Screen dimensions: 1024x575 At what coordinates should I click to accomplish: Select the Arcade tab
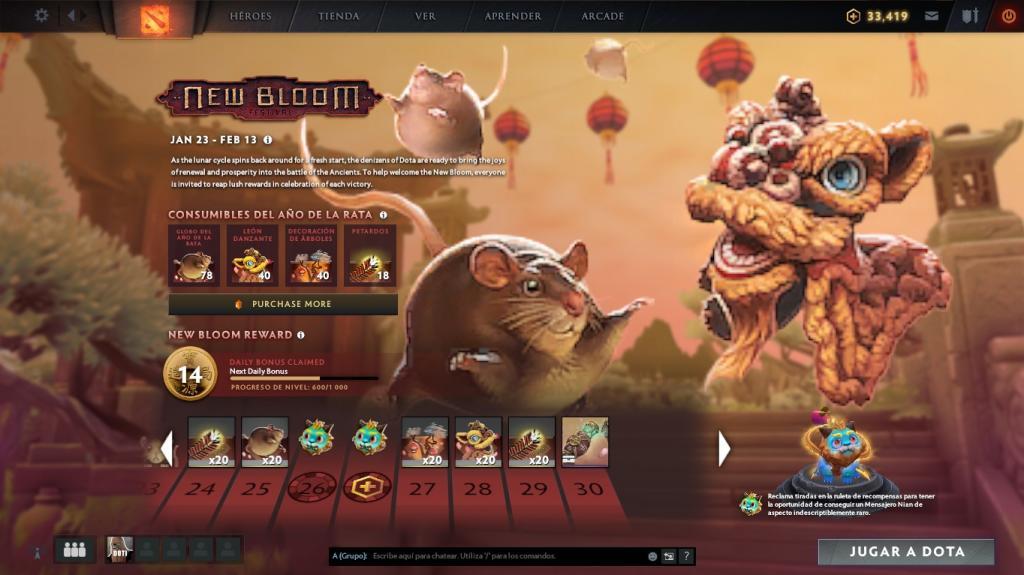(602, 16)
